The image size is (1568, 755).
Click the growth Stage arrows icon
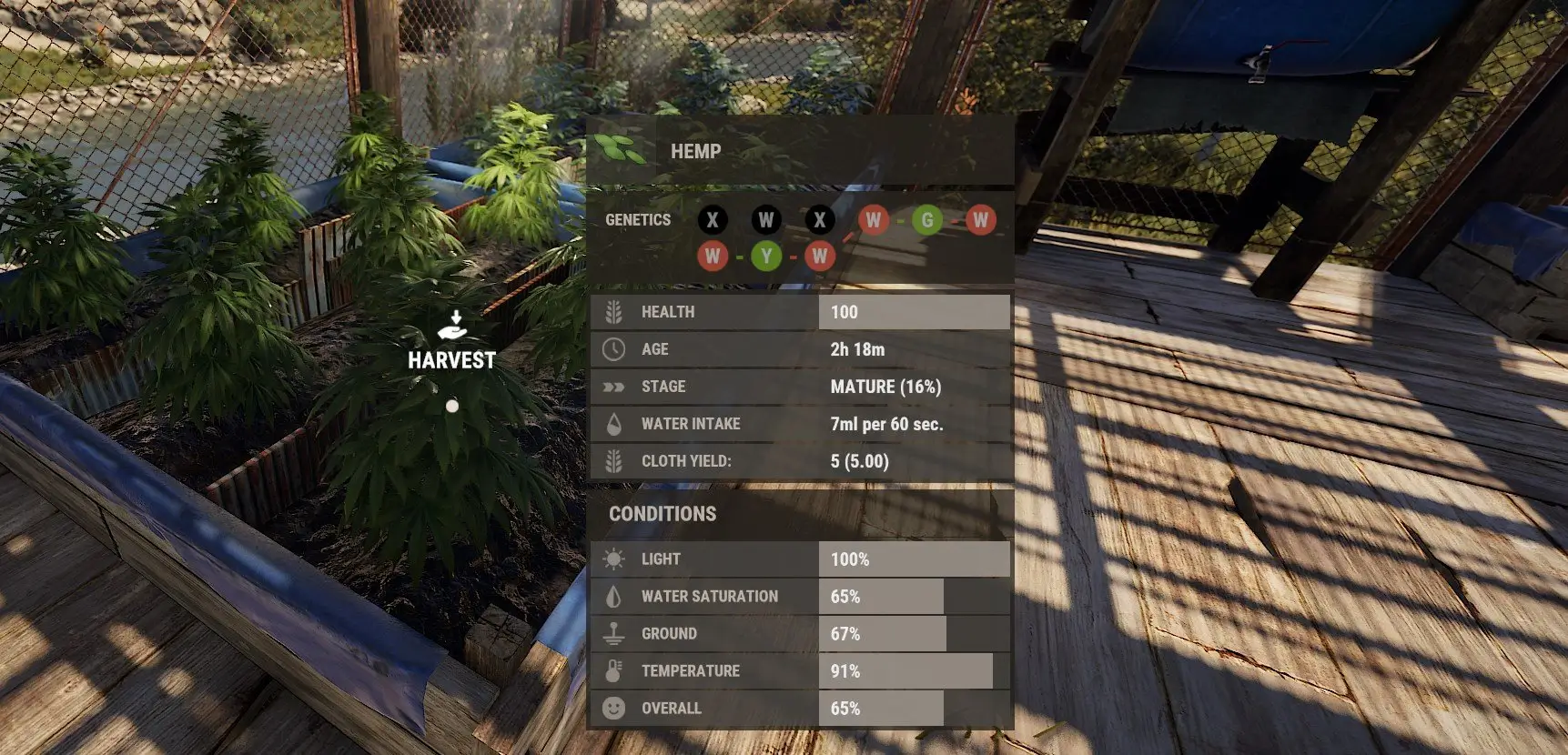614,386
